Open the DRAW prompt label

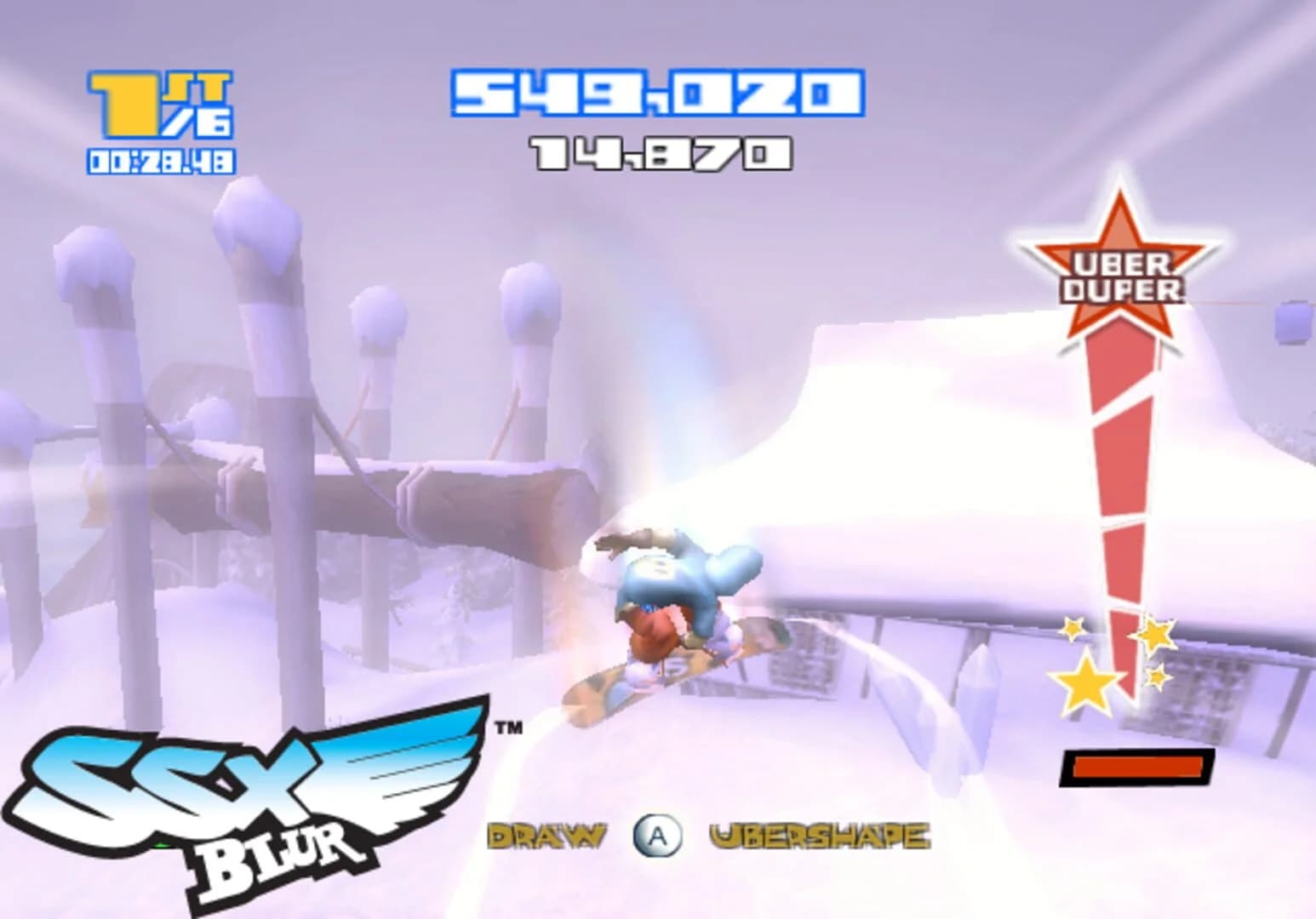[549, 836]
